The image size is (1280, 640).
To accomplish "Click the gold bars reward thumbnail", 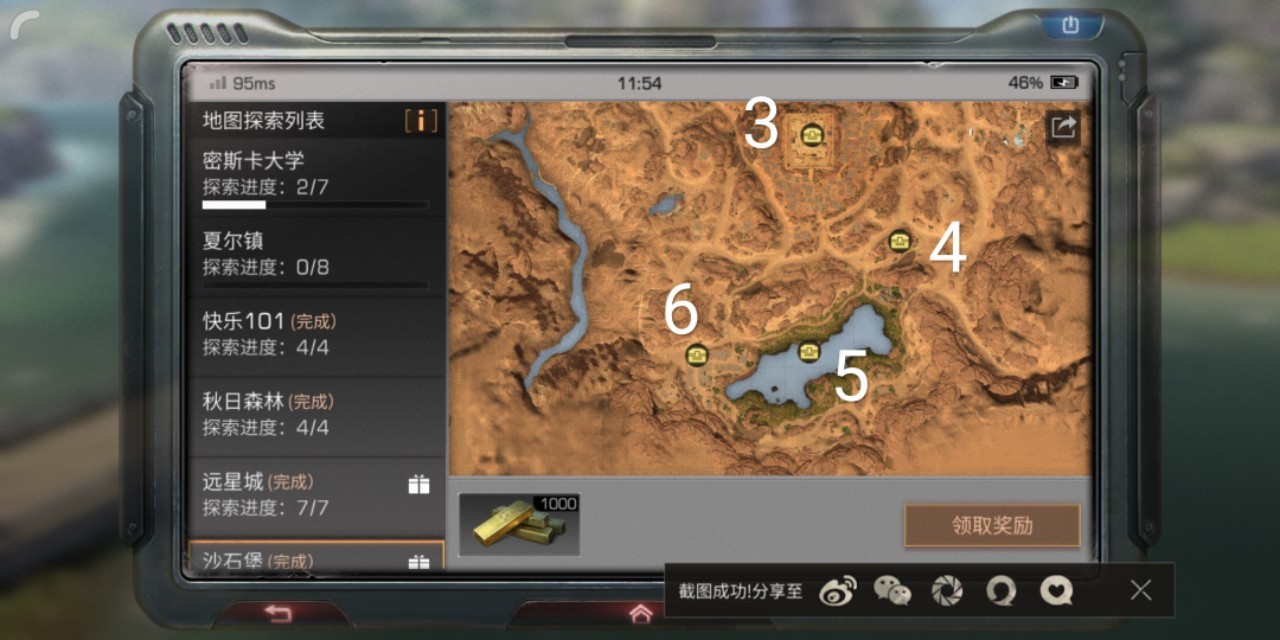I will (x=519, y=524).
